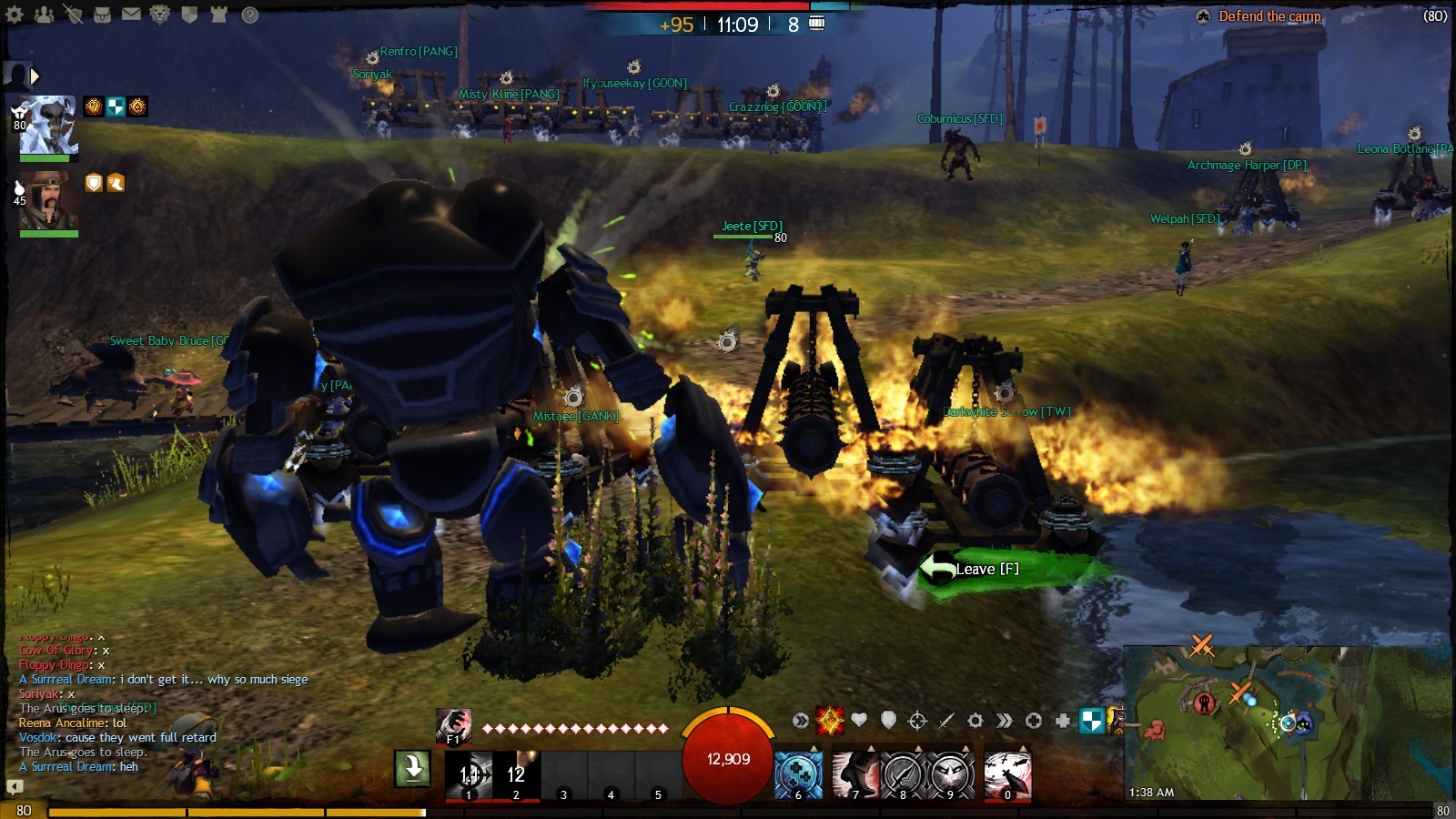1456x819 pixels.
Task: Click the chat panel toggle arrow icon
Action: pyautogui.click(x=15, y=786)
